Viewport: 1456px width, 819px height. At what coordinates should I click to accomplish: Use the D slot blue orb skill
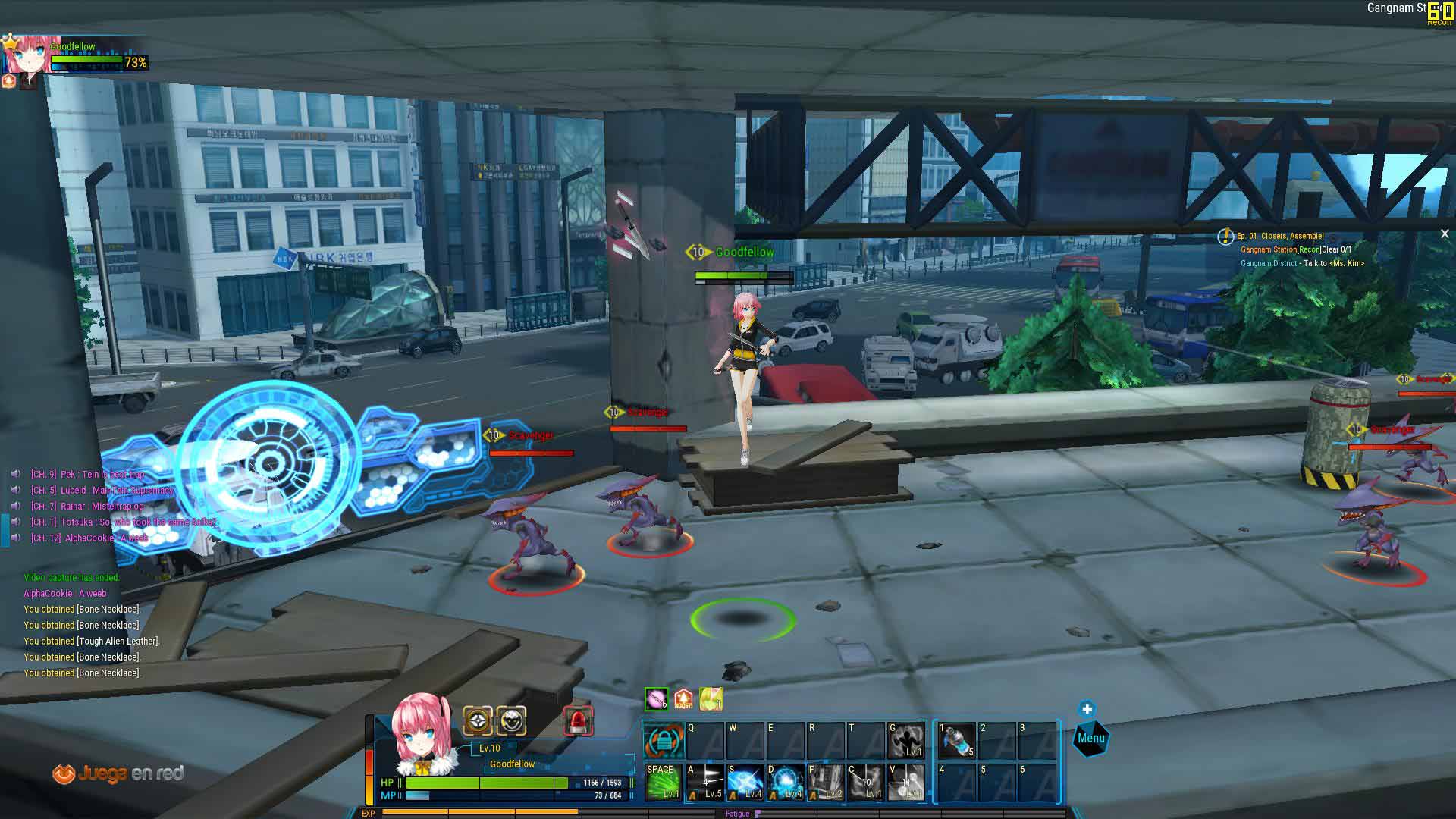point(786,782)
